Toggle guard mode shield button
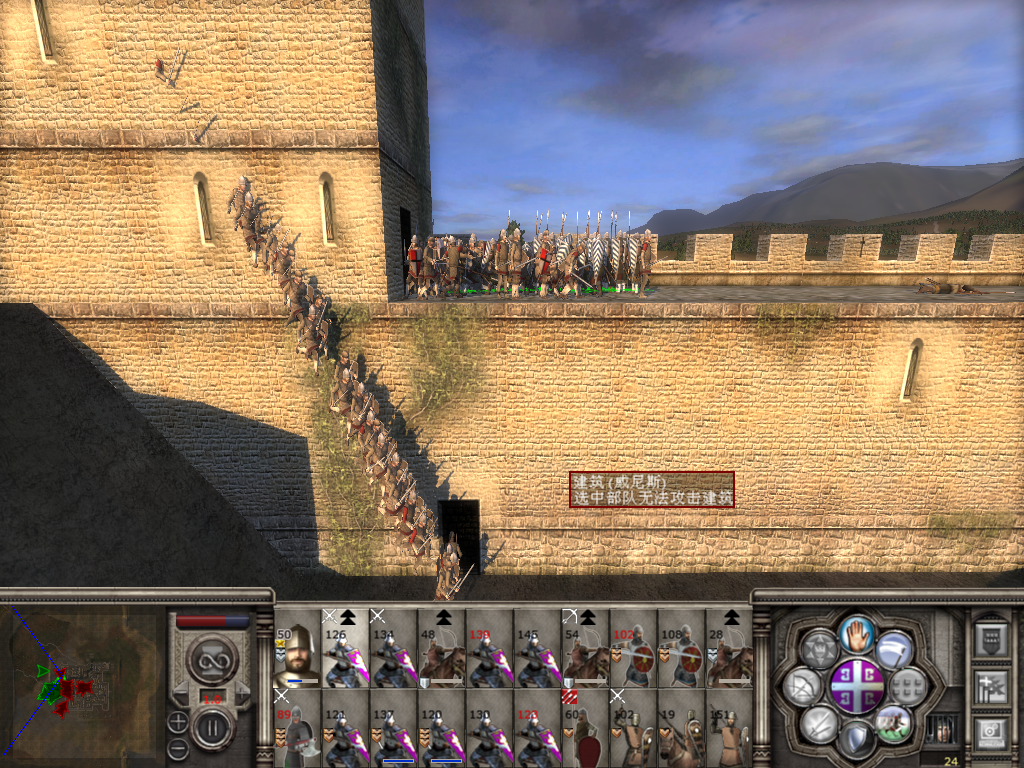 (x=857, y=739)
